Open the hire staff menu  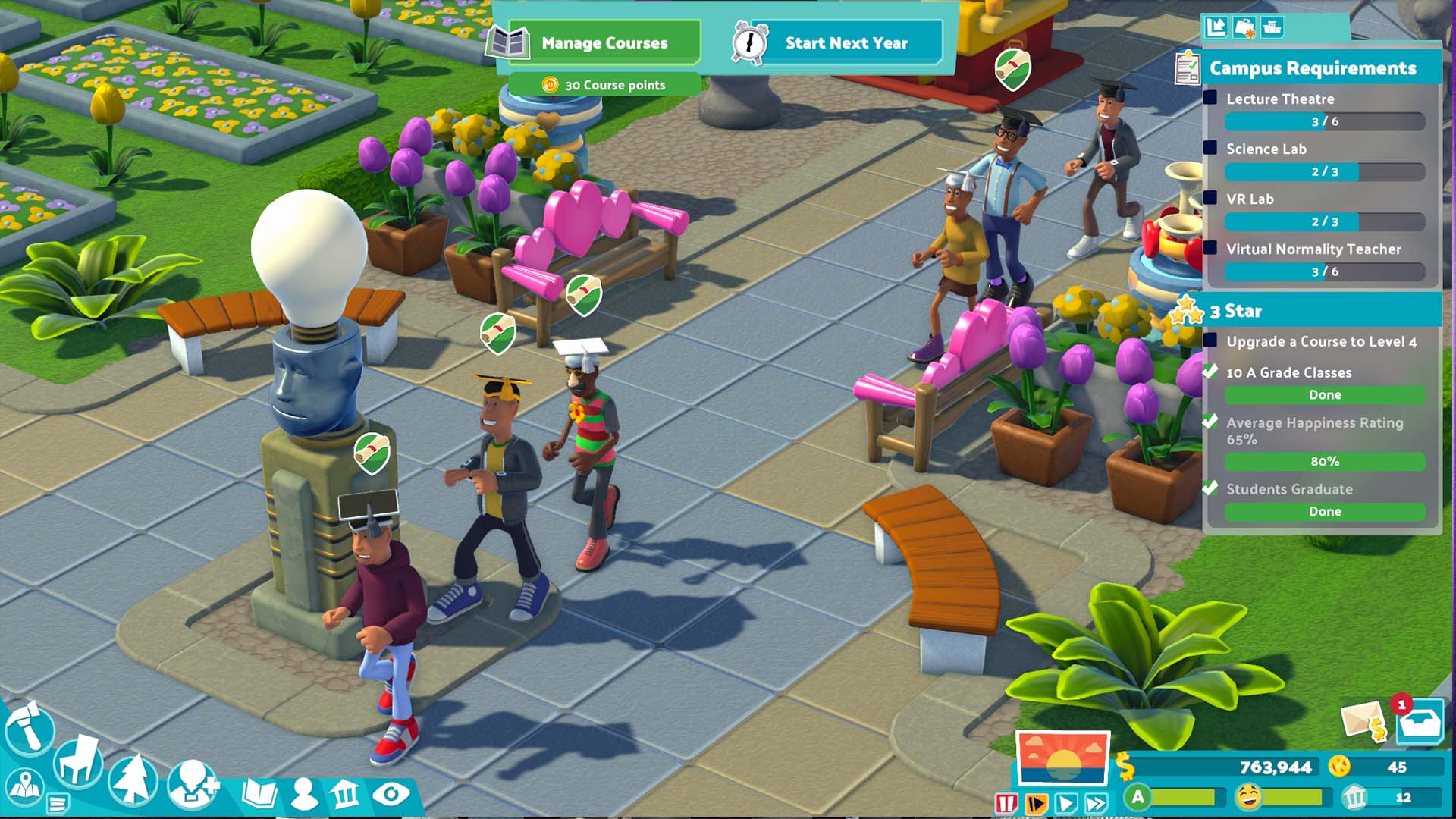[193, 785]
